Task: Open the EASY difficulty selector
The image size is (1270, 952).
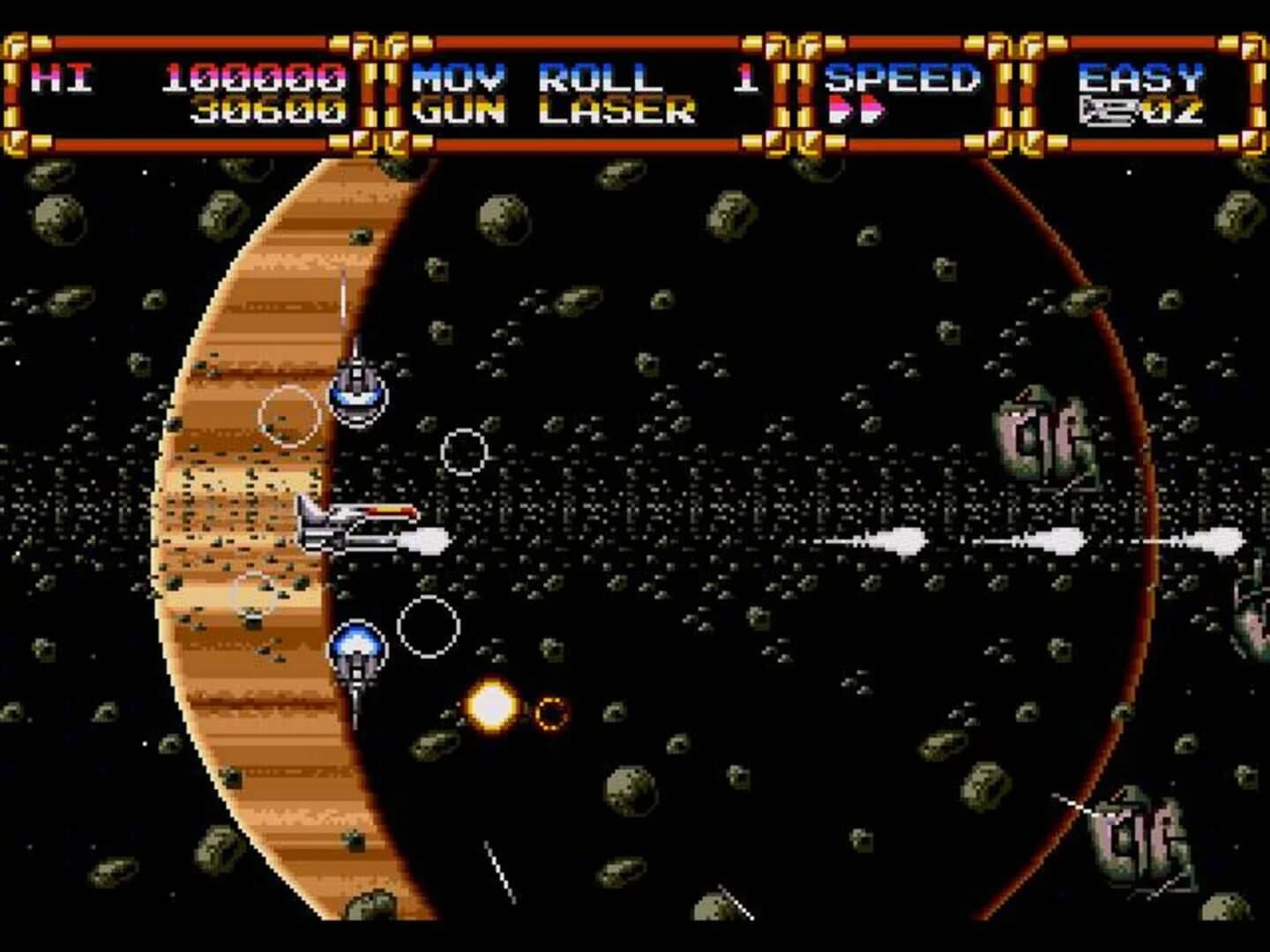Action: (1142, 76)
